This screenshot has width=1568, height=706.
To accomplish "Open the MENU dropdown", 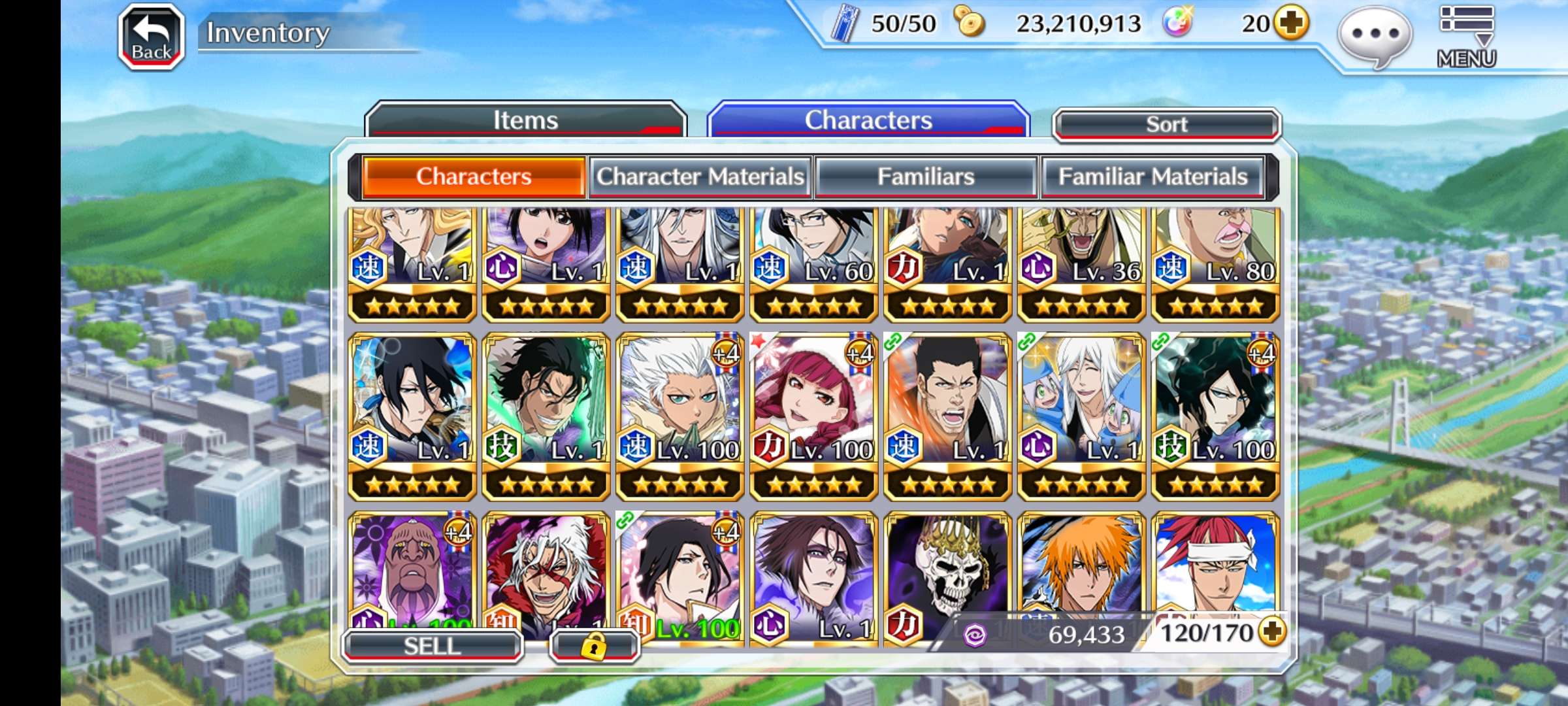I will coord(1467,37).
